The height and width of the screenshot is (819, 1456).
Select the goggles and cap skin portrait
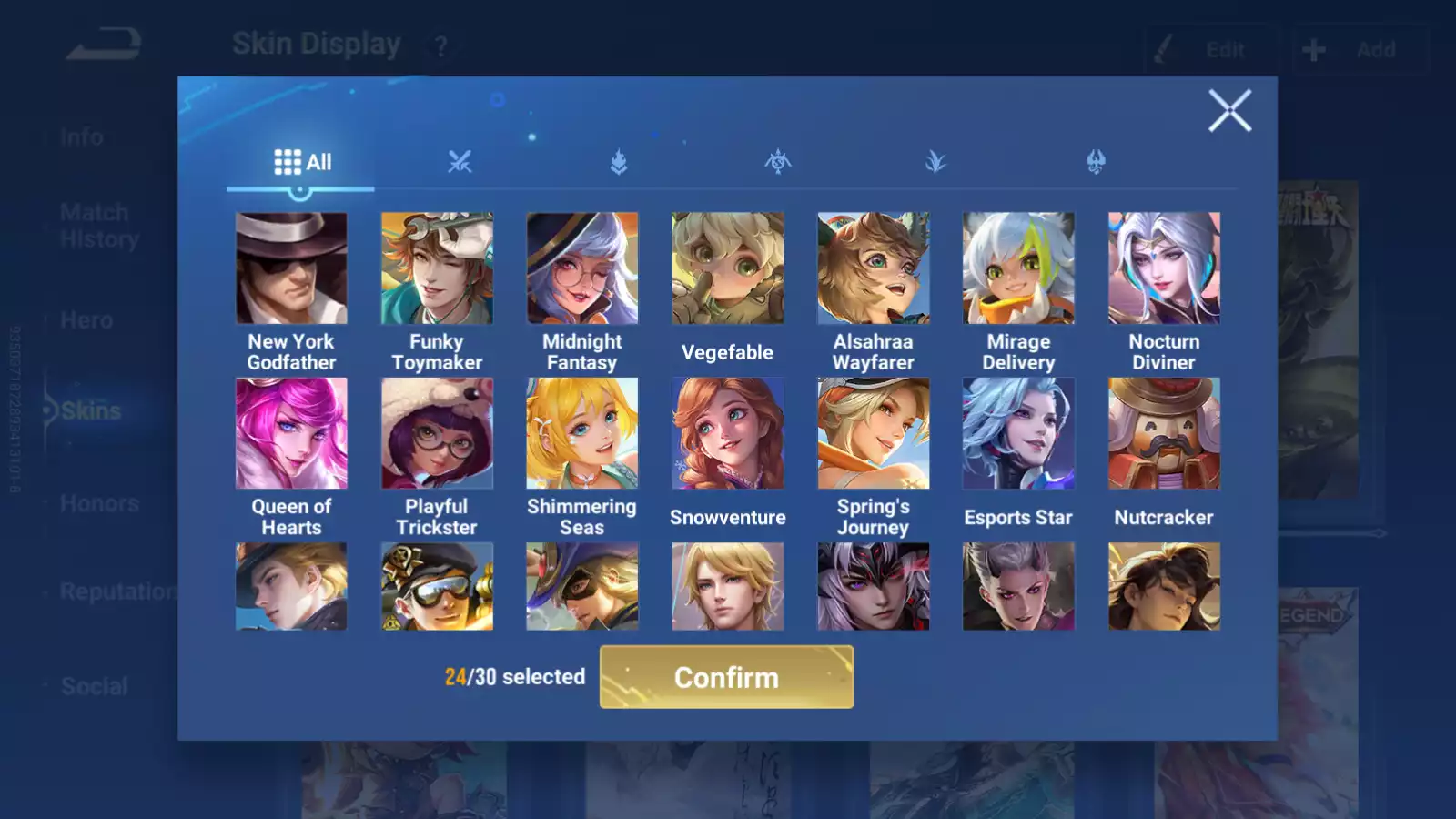tap(437, 587)
